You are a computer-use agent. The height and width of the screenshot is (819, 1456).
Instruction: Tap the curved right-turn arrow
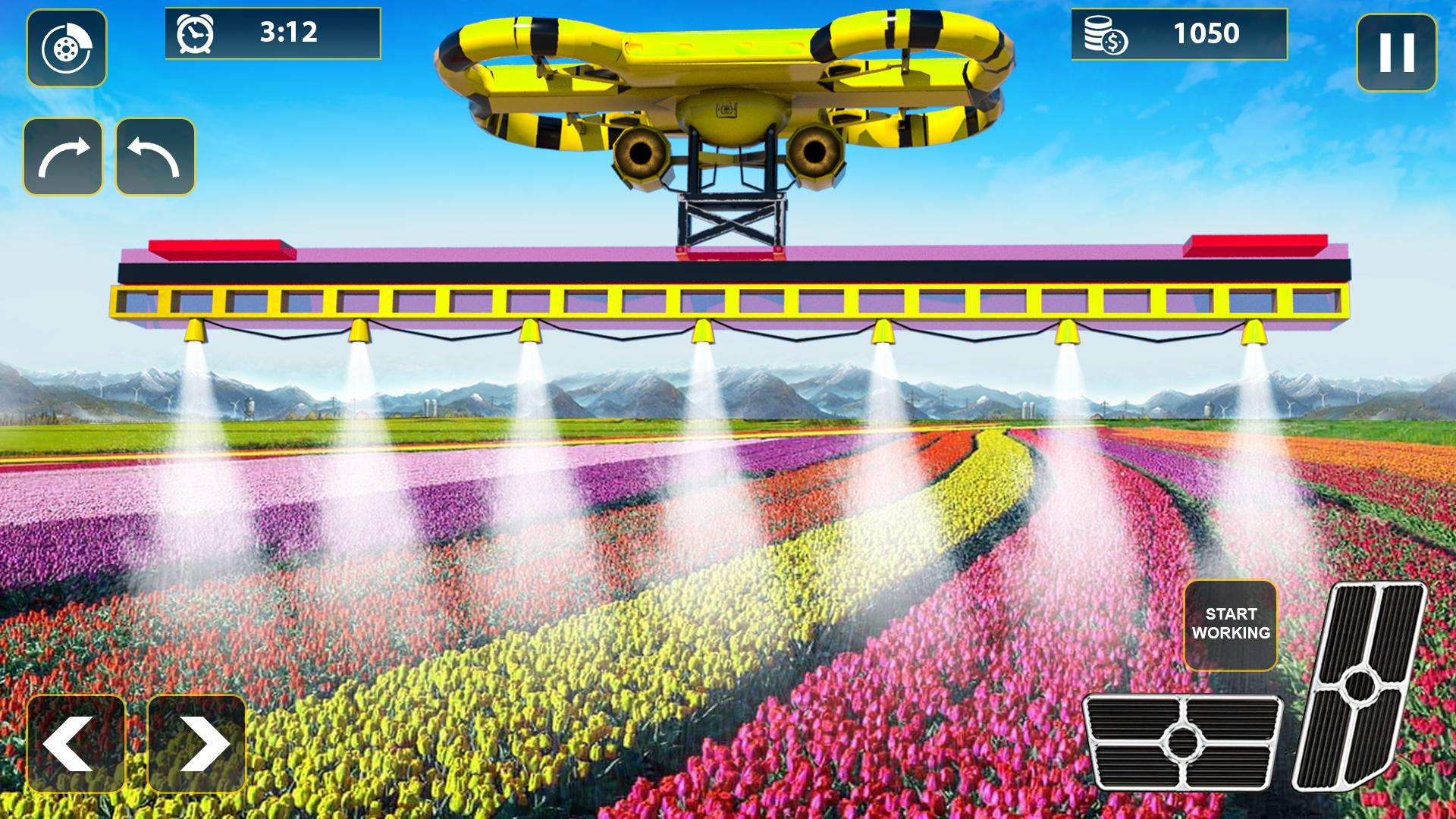[64, 155]
